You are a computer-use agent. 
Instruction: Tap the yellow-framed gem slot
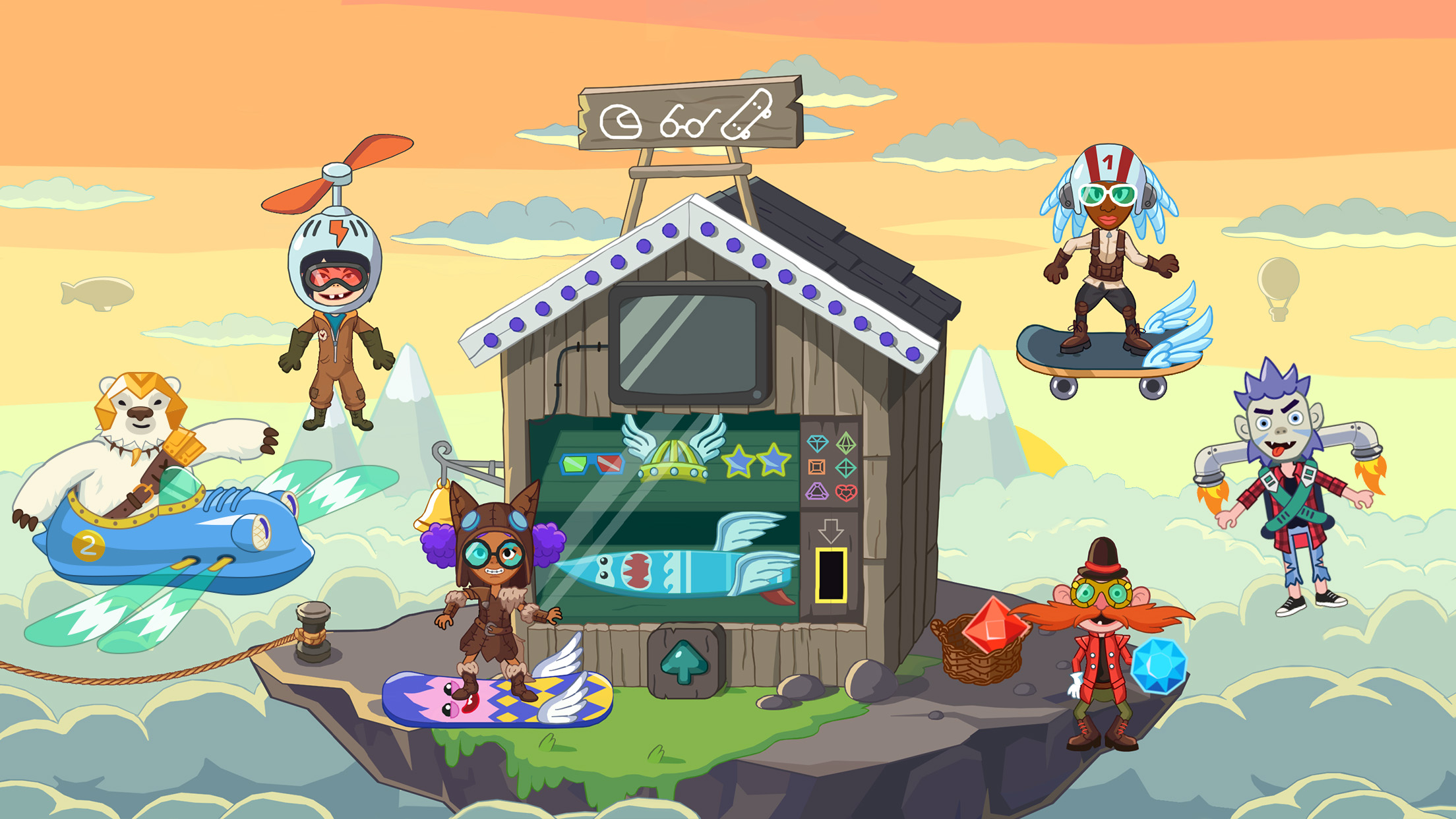(x=831, y=574)
